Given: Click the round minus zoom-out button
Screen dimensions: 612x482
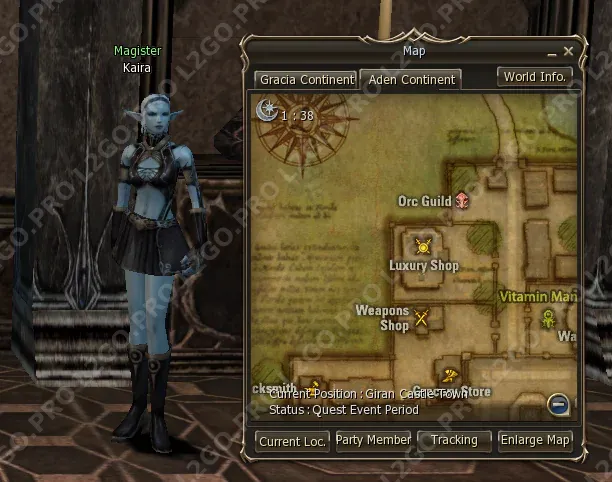Looking at the screenshot, I should tap(559, 404).
